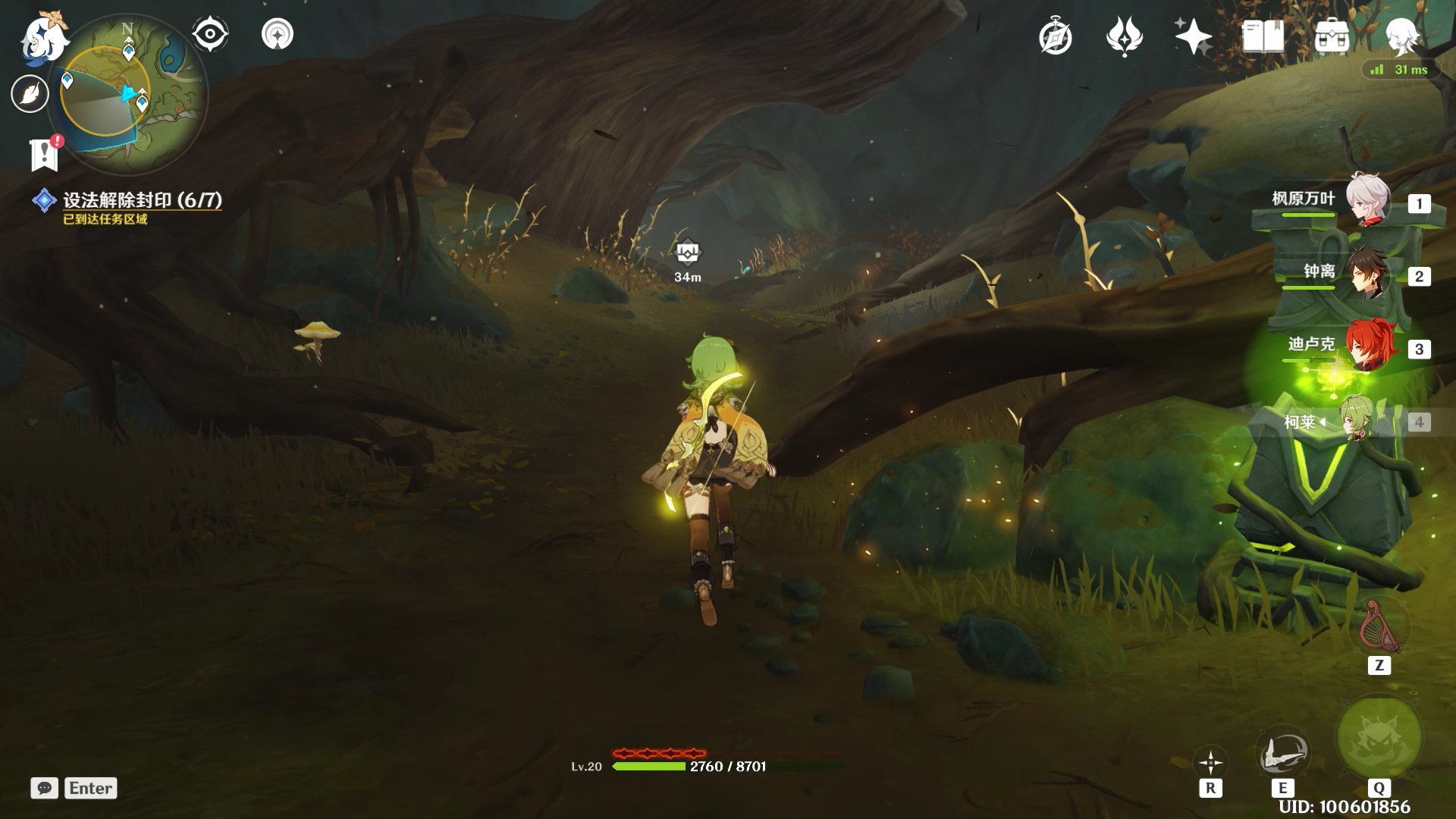Open the battle pass book icon

coord(1263,36)
